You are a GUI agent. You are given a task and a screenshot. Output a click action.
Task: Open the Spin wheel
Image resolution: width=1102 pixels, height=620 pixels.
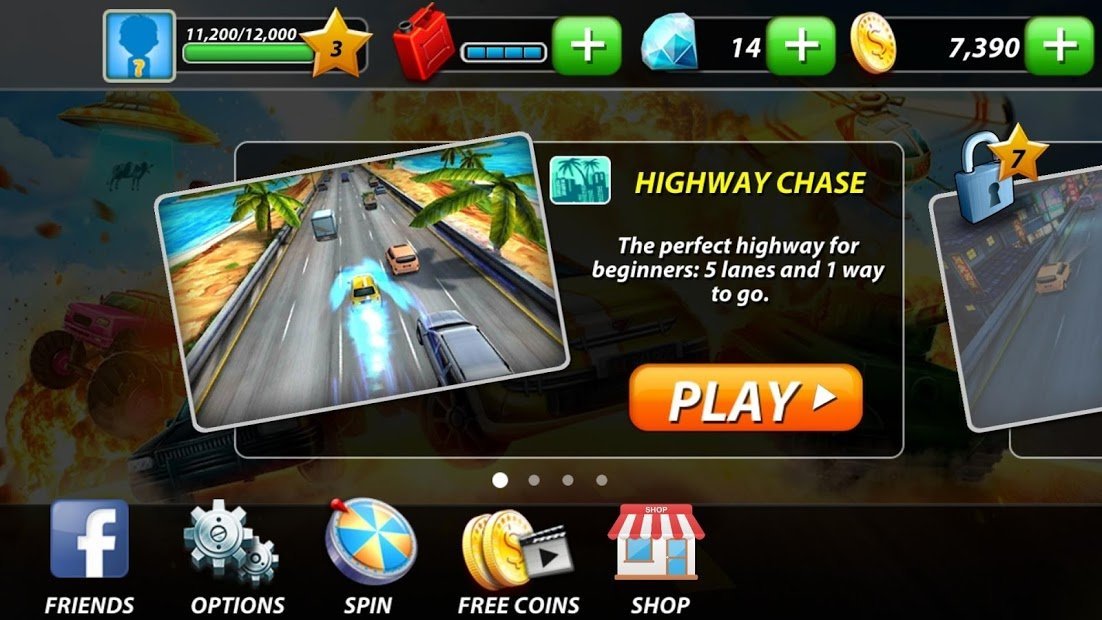pyautogui.click(x=368, y=555)
